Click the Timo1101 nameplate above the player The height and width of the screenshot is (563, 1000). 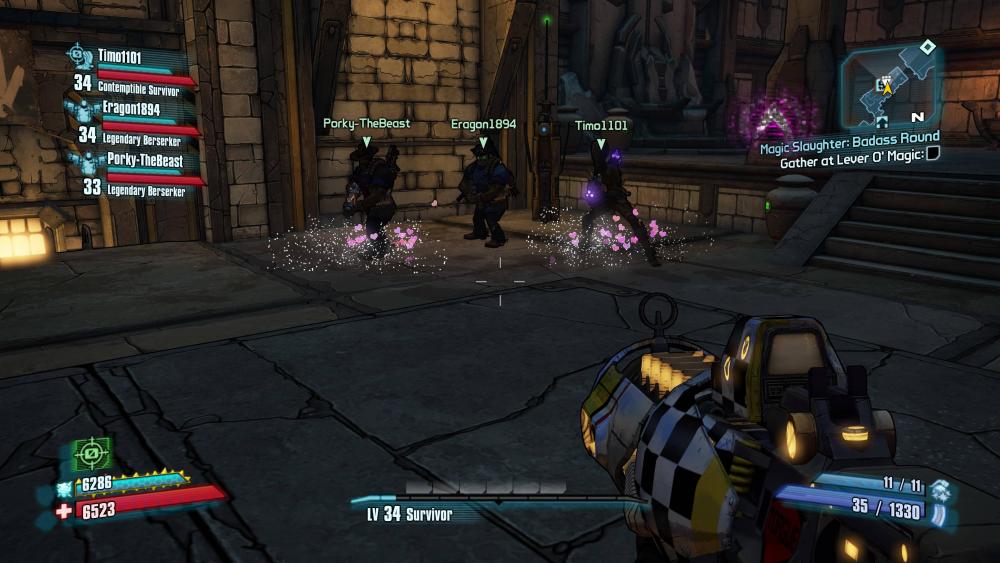601,126
